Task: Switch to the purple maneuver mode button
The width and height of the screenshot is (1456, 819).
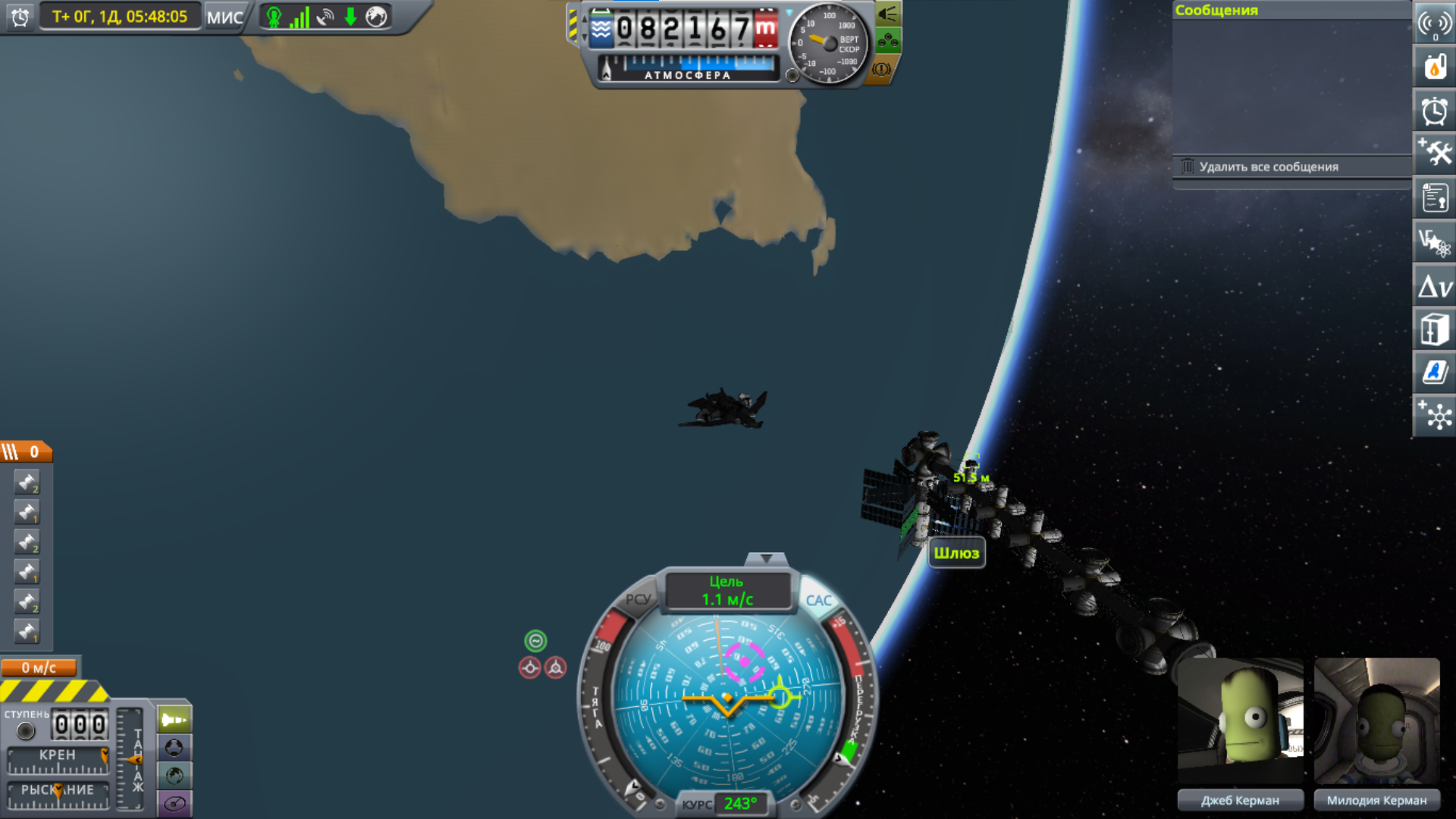Action: 174,804
